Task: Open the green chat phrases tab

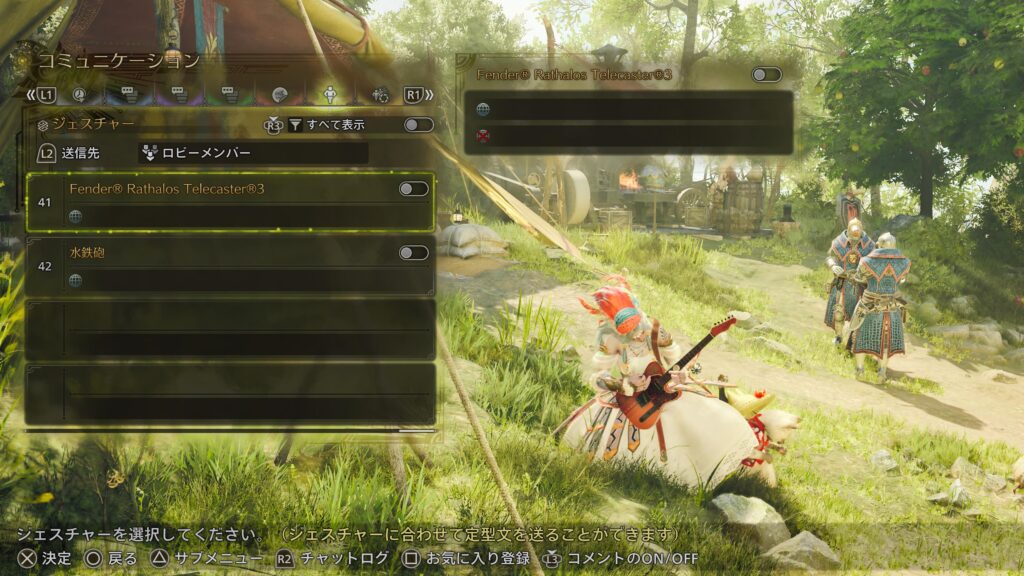Action: (x=229, y=95)
